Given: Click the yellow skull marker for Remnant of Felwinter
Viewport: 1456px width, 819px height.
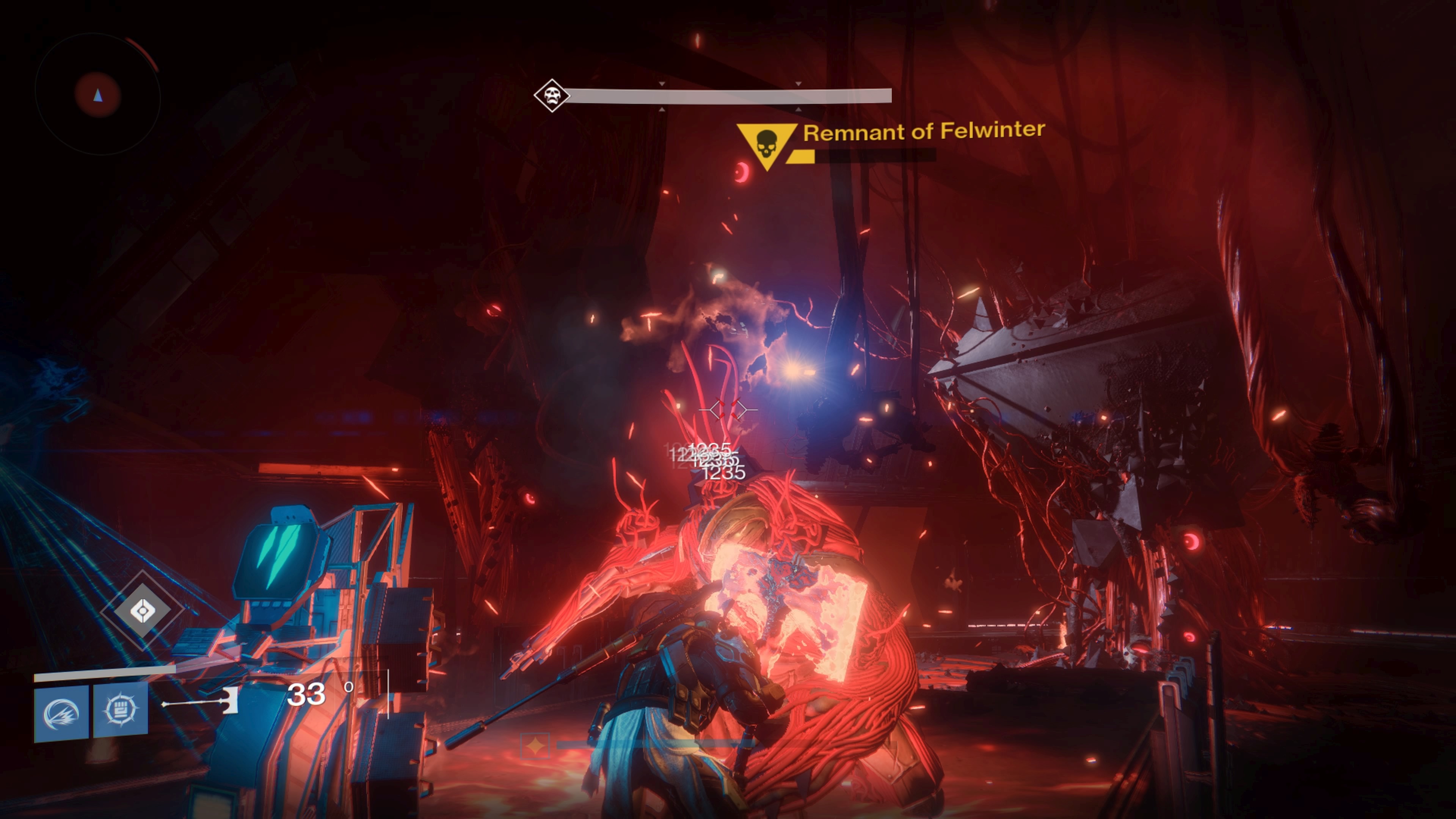Looking at the screenshot, I should tap(766, 145).
